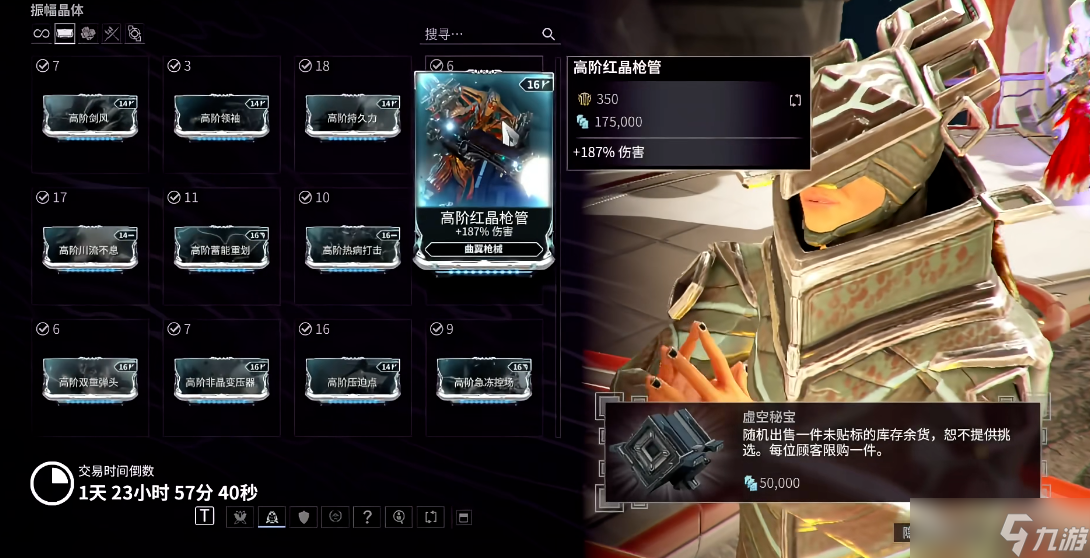Pick the 高阶急冻控场 mod card
This screenshot has height=558, width=1090.
(484, 381)
